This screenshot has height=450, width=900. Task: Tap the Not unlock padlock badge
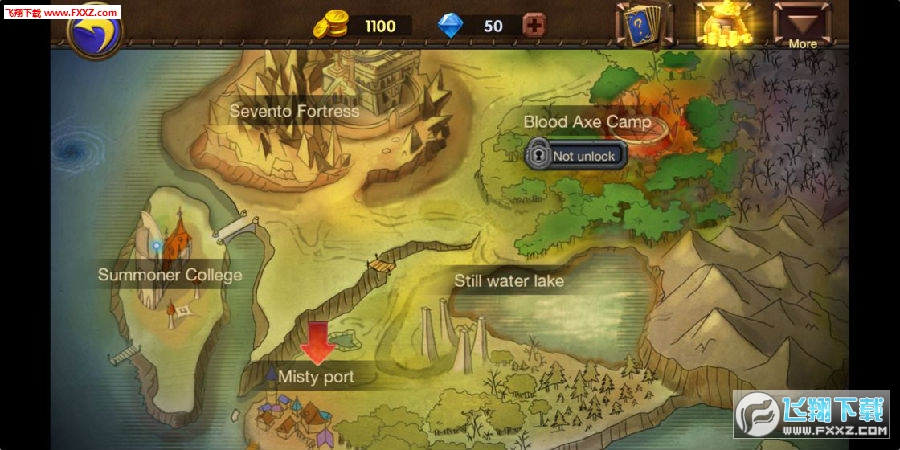pyautogui.click(x=576, y=155)
